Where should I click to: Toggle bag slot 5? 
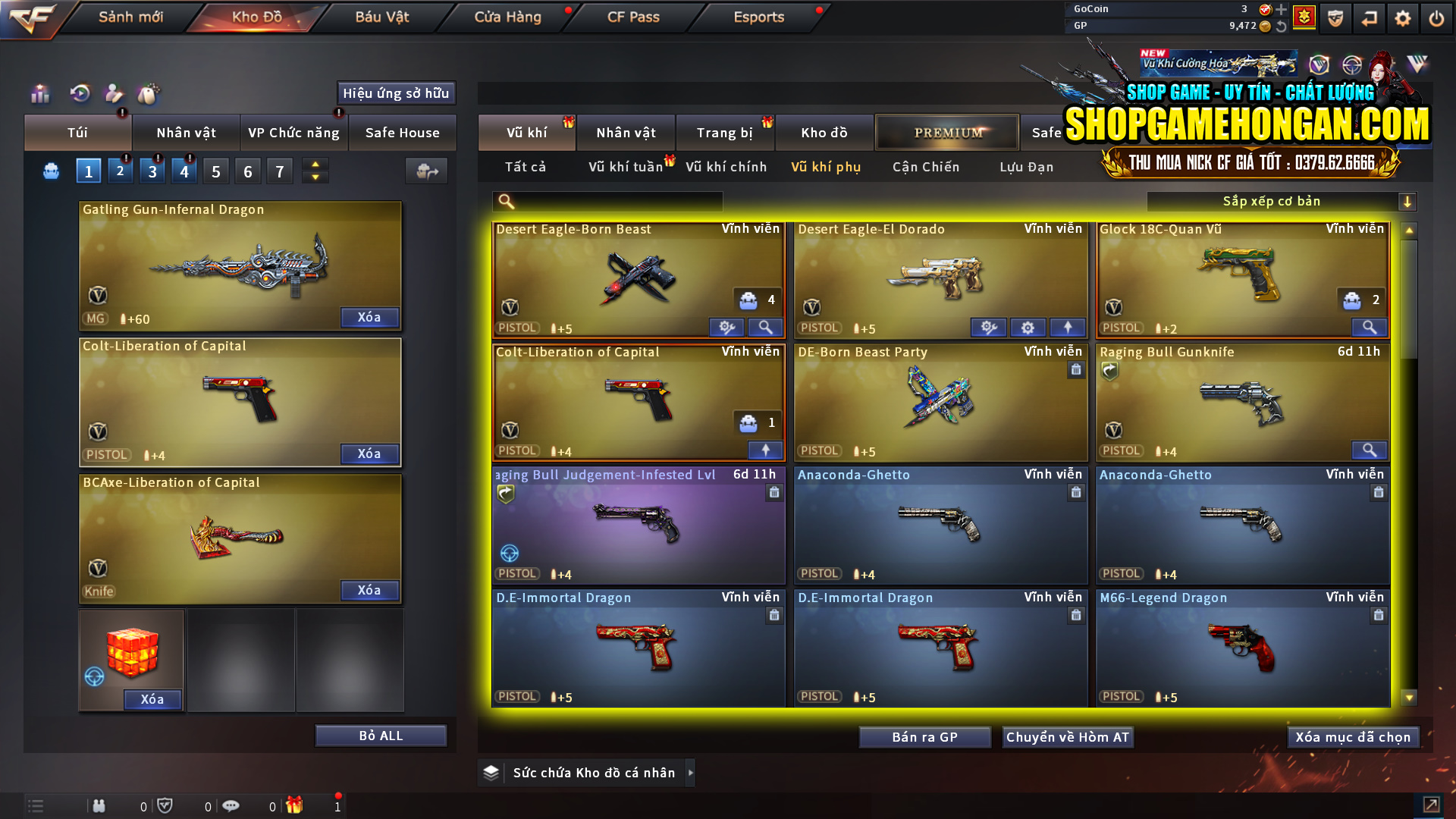pos(215,171)
